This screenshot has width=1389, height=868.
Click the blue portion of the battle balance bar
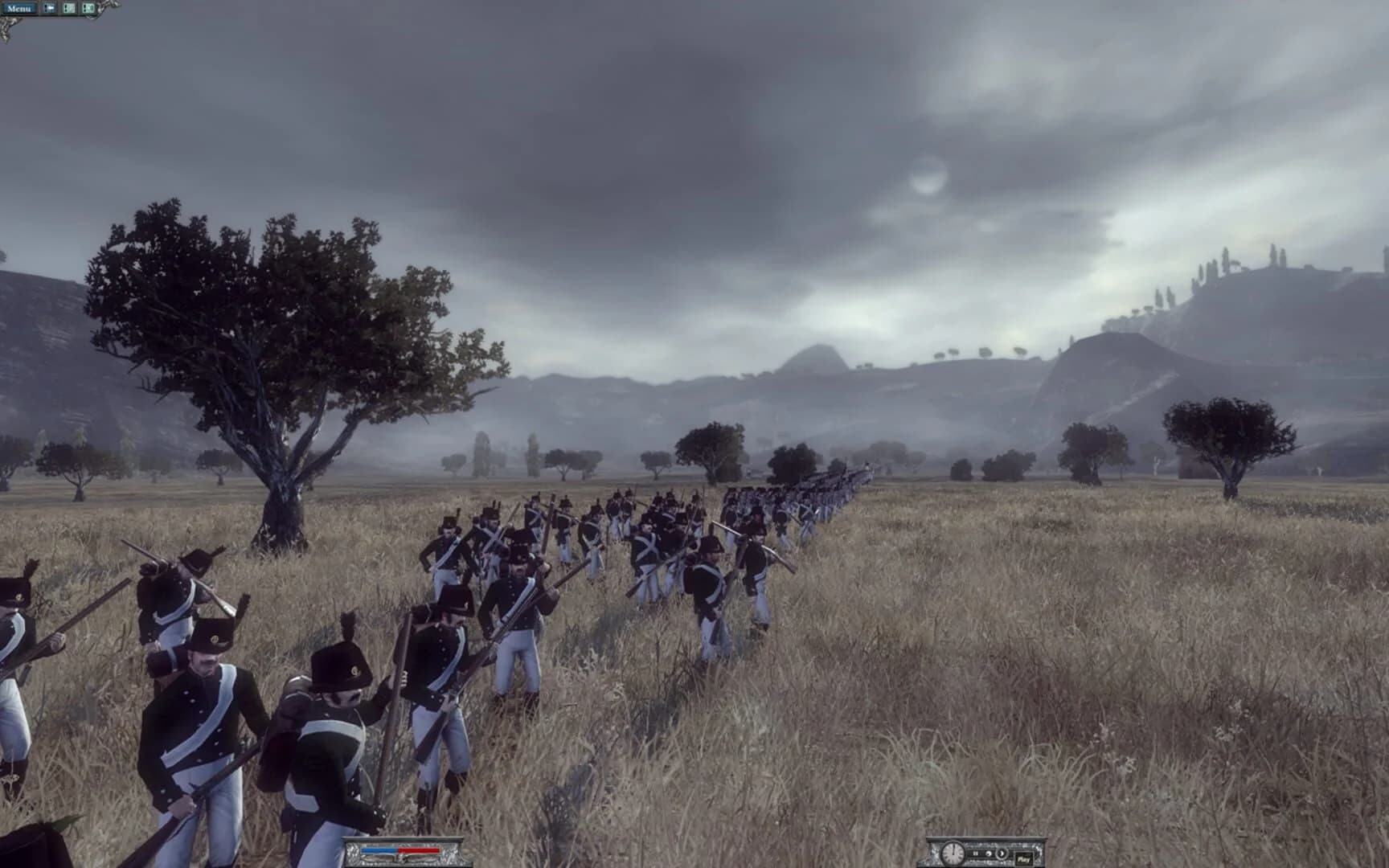click(378, 850)
